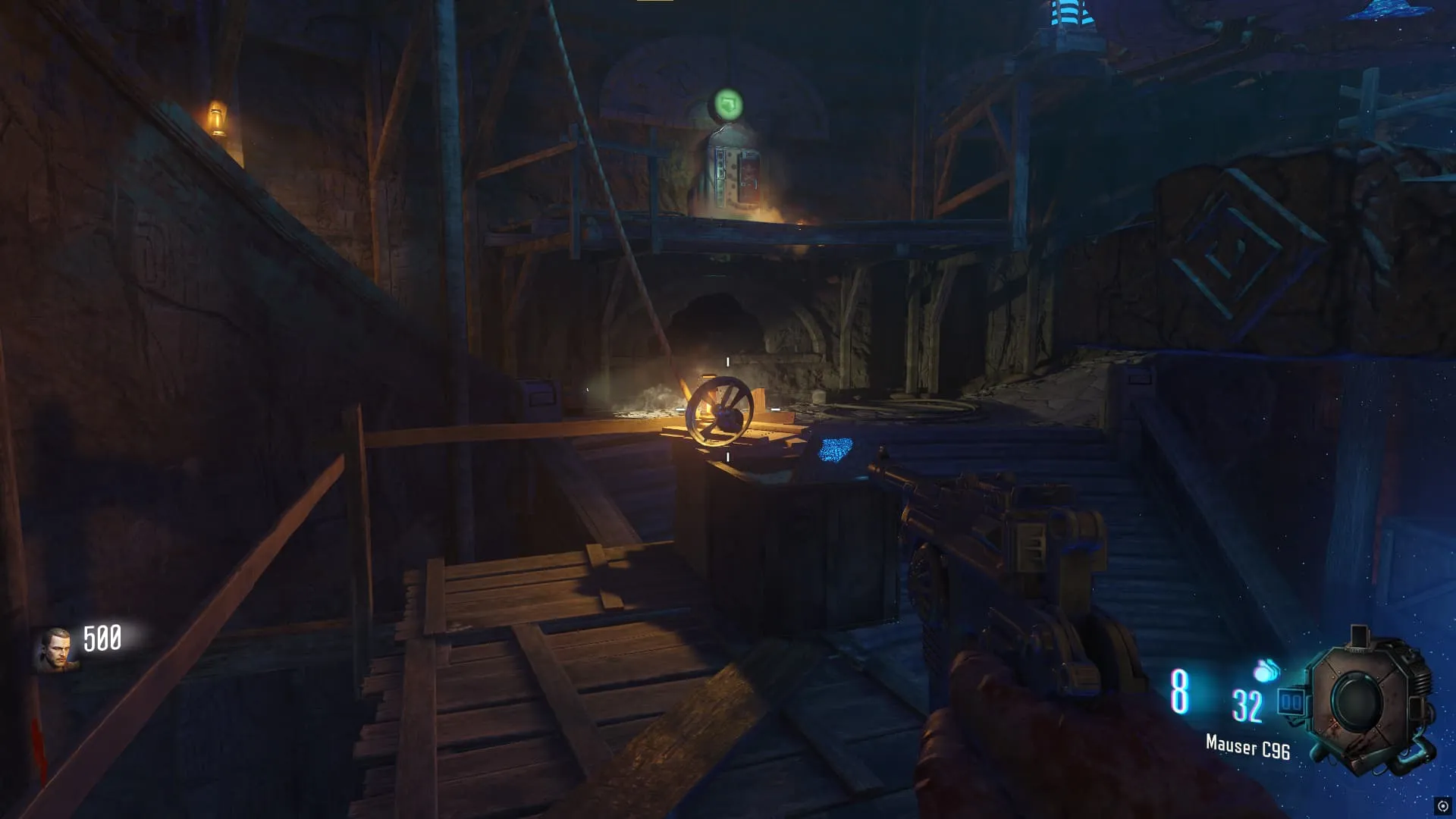Click the player character portrait
The image size is (1456, 819).
point(55,650)
